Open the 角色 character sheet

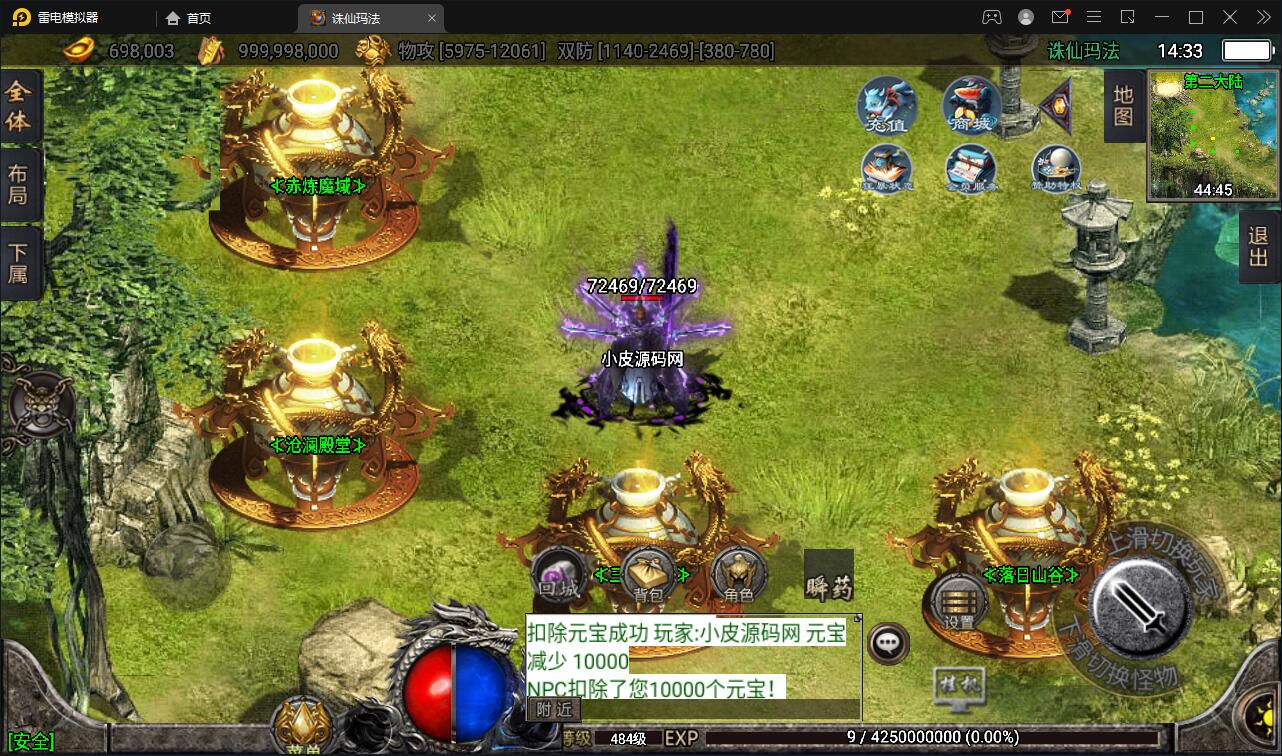tap(739, 577)
